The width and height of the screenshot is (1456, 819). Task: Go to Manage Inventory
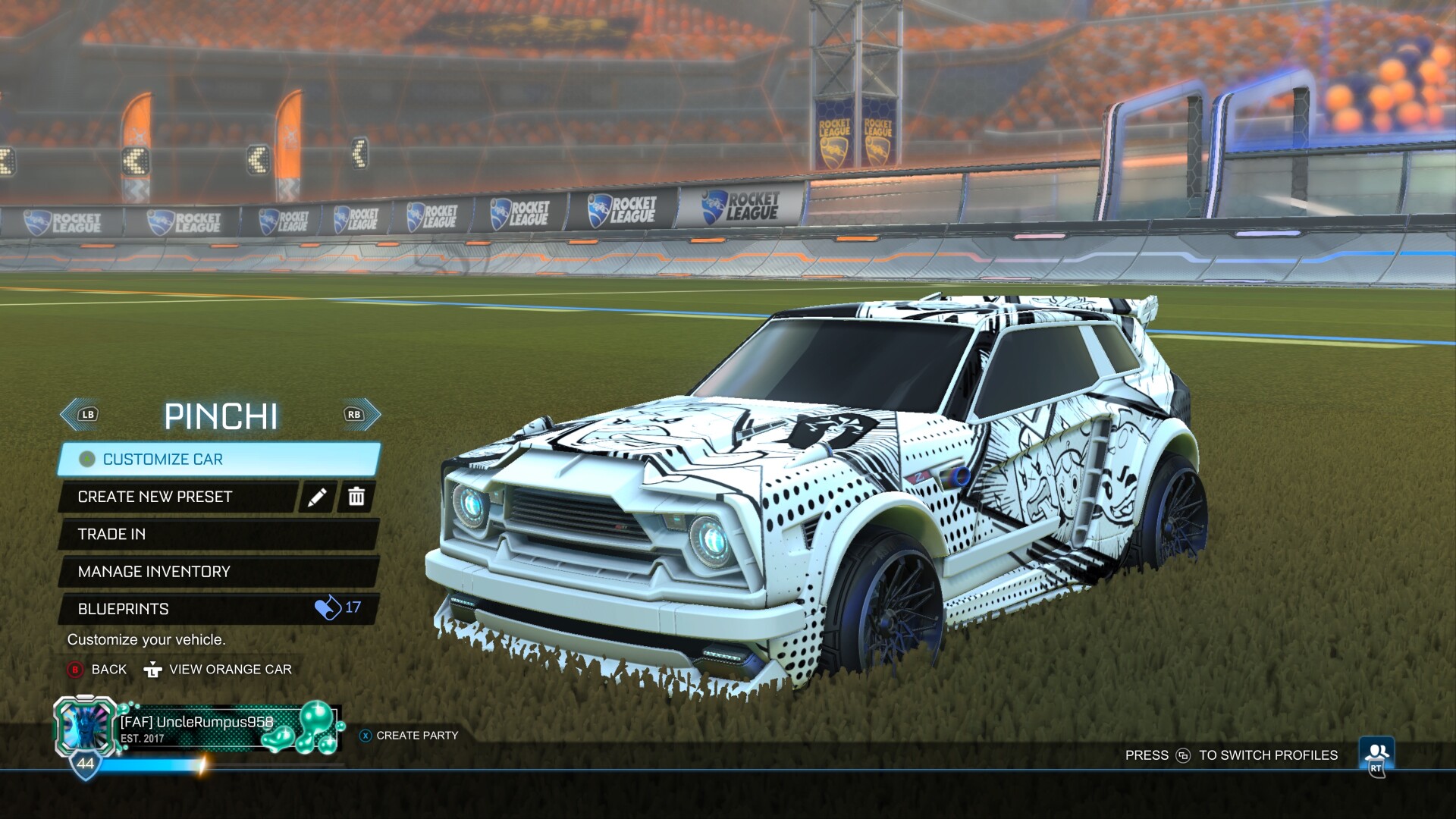(x=218, y=572)
